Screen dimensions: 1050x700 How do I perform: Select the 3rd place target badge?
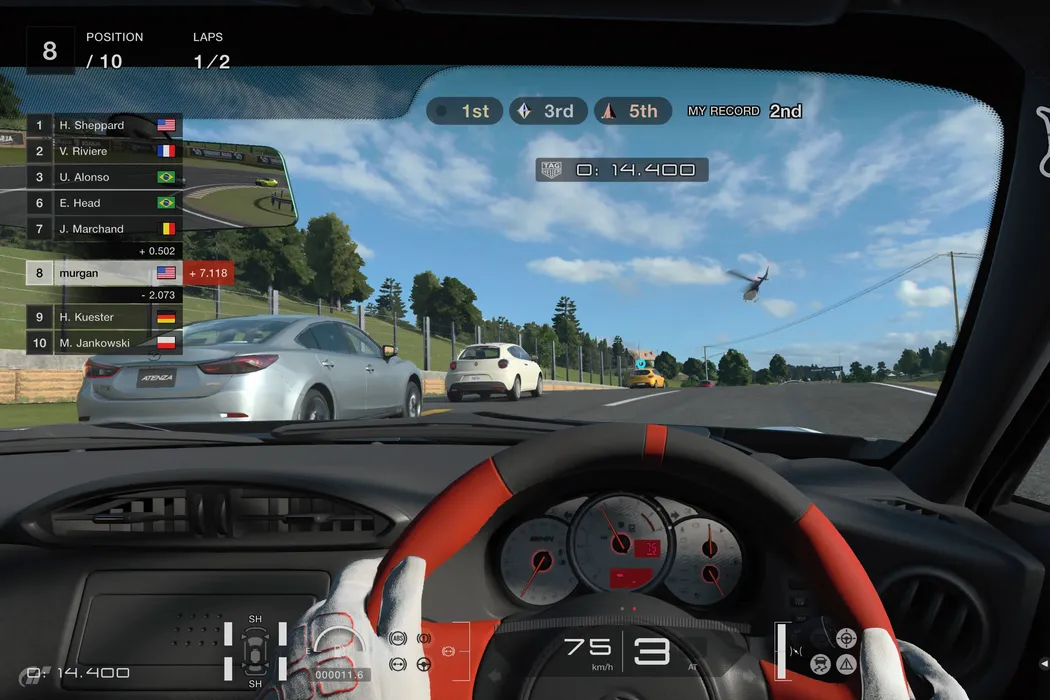[546, 111]
